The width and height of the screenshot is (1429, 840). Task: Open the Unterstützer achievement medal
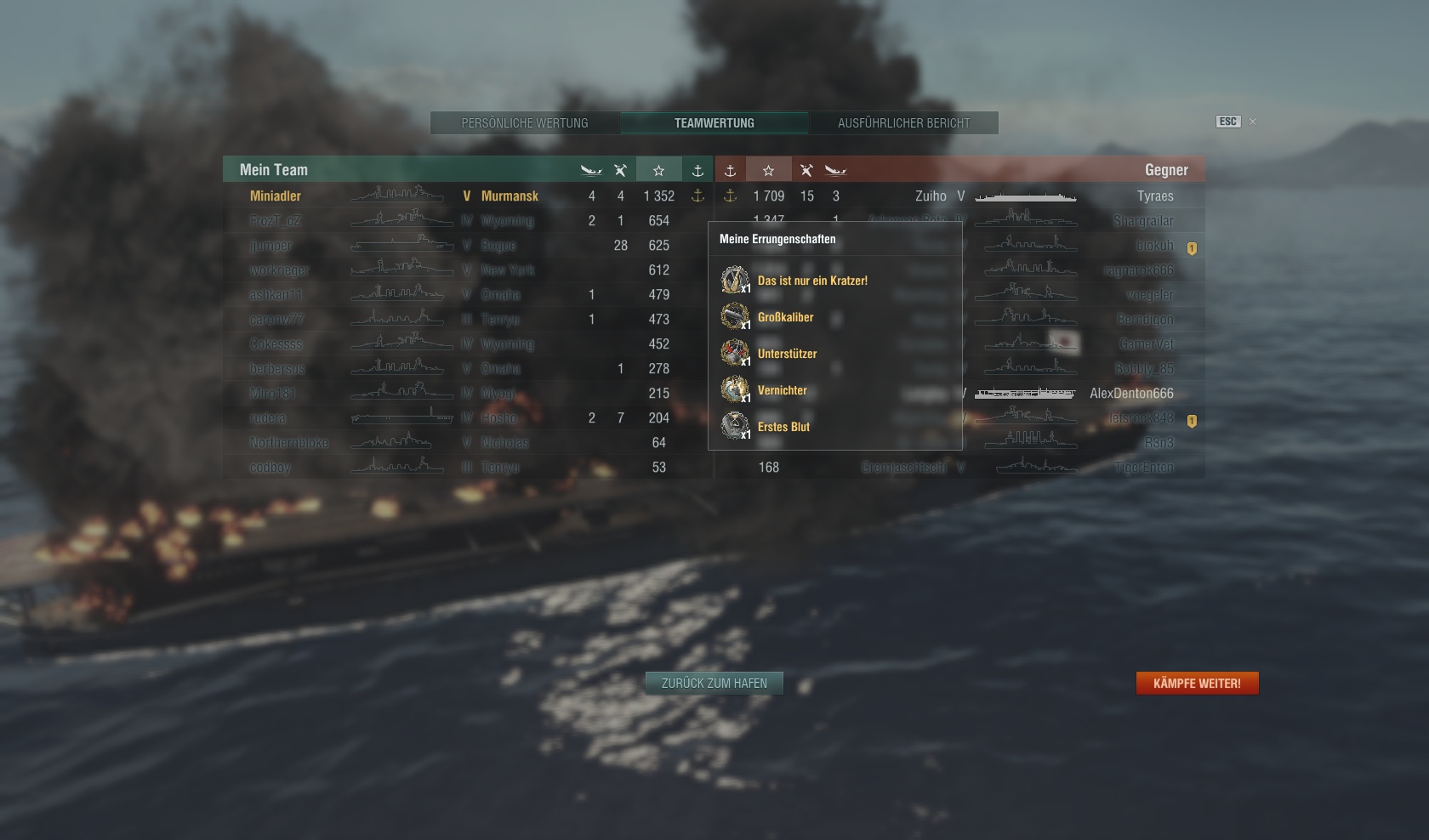point(735,353)
